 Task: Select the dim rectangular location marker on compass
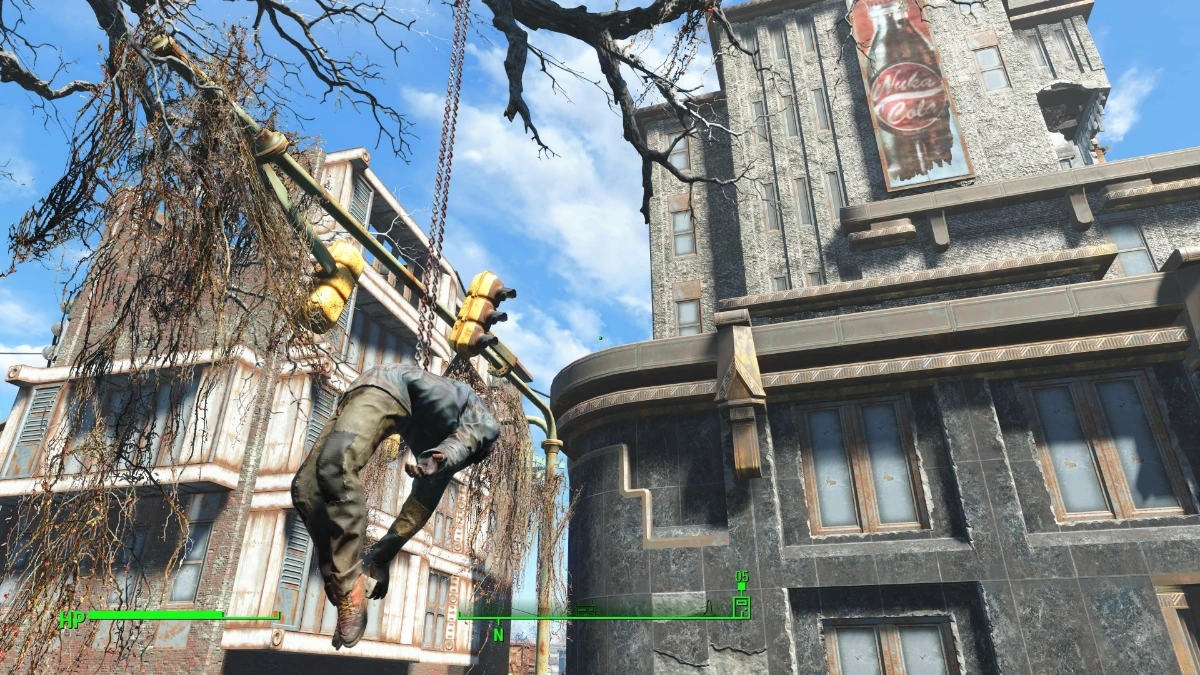[586, 609]
